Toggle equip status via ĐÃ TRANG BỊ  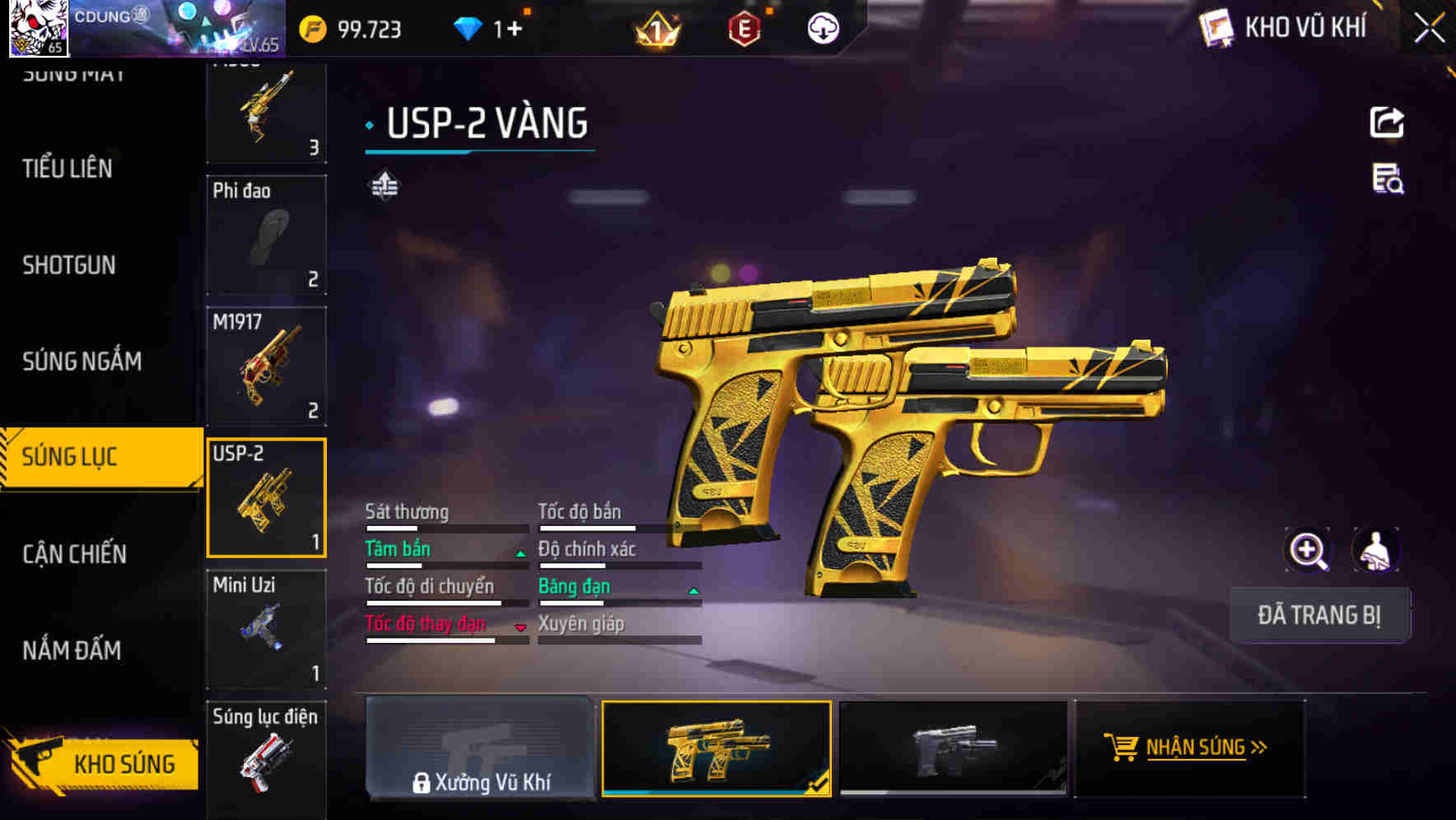click(1319, 614)
